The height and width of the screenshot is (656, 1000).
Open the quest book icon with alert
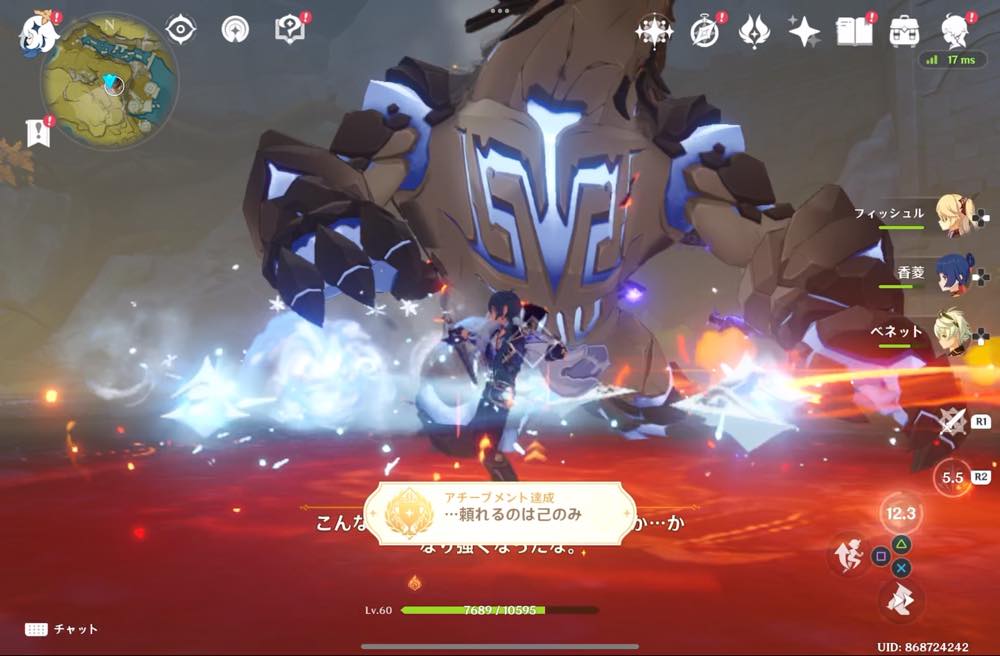pyautogui.click(x=289, y=30)
